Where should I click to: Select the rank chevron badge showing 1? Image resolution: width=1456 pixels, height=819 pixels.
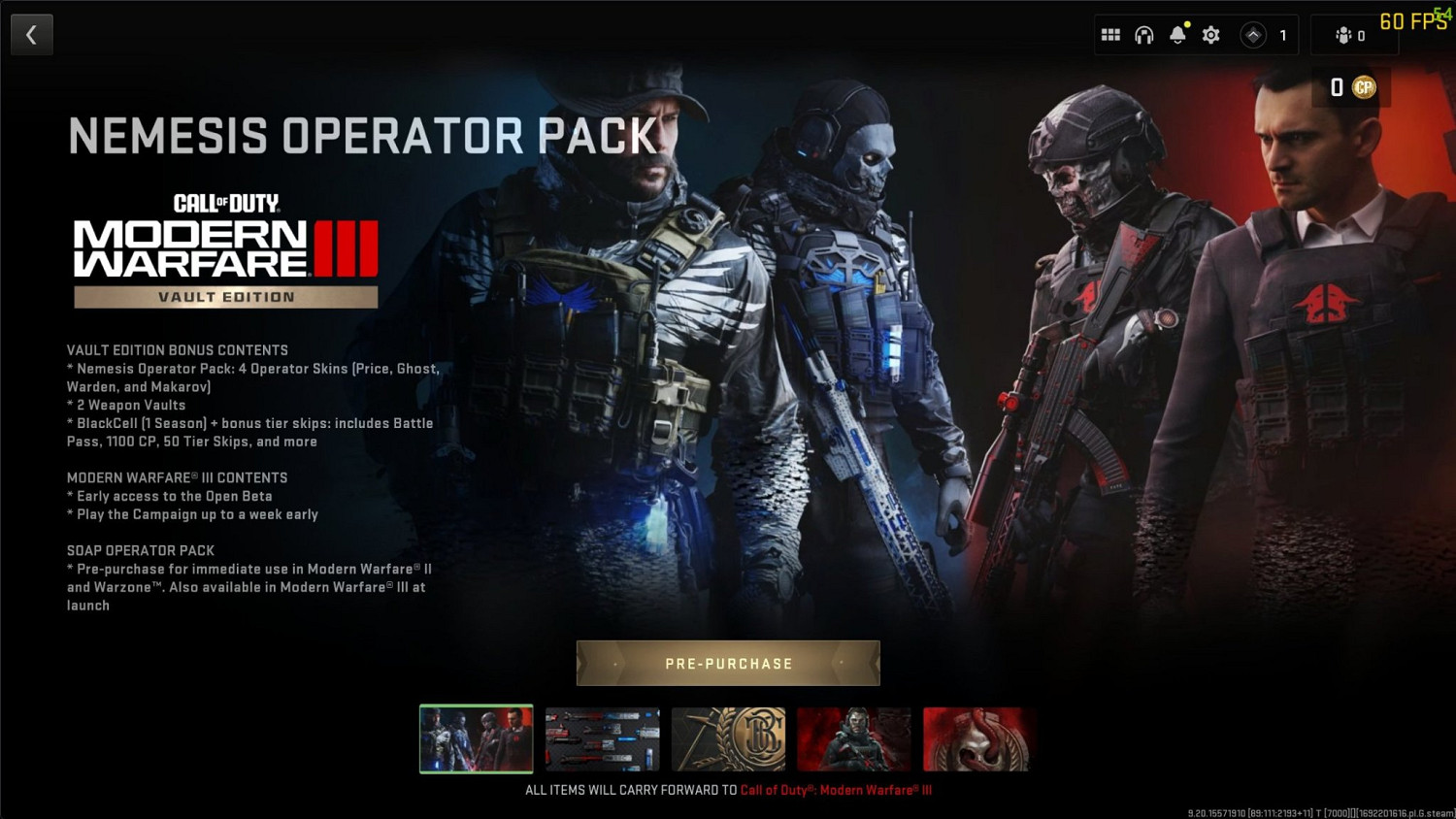tap(1258, 34)
